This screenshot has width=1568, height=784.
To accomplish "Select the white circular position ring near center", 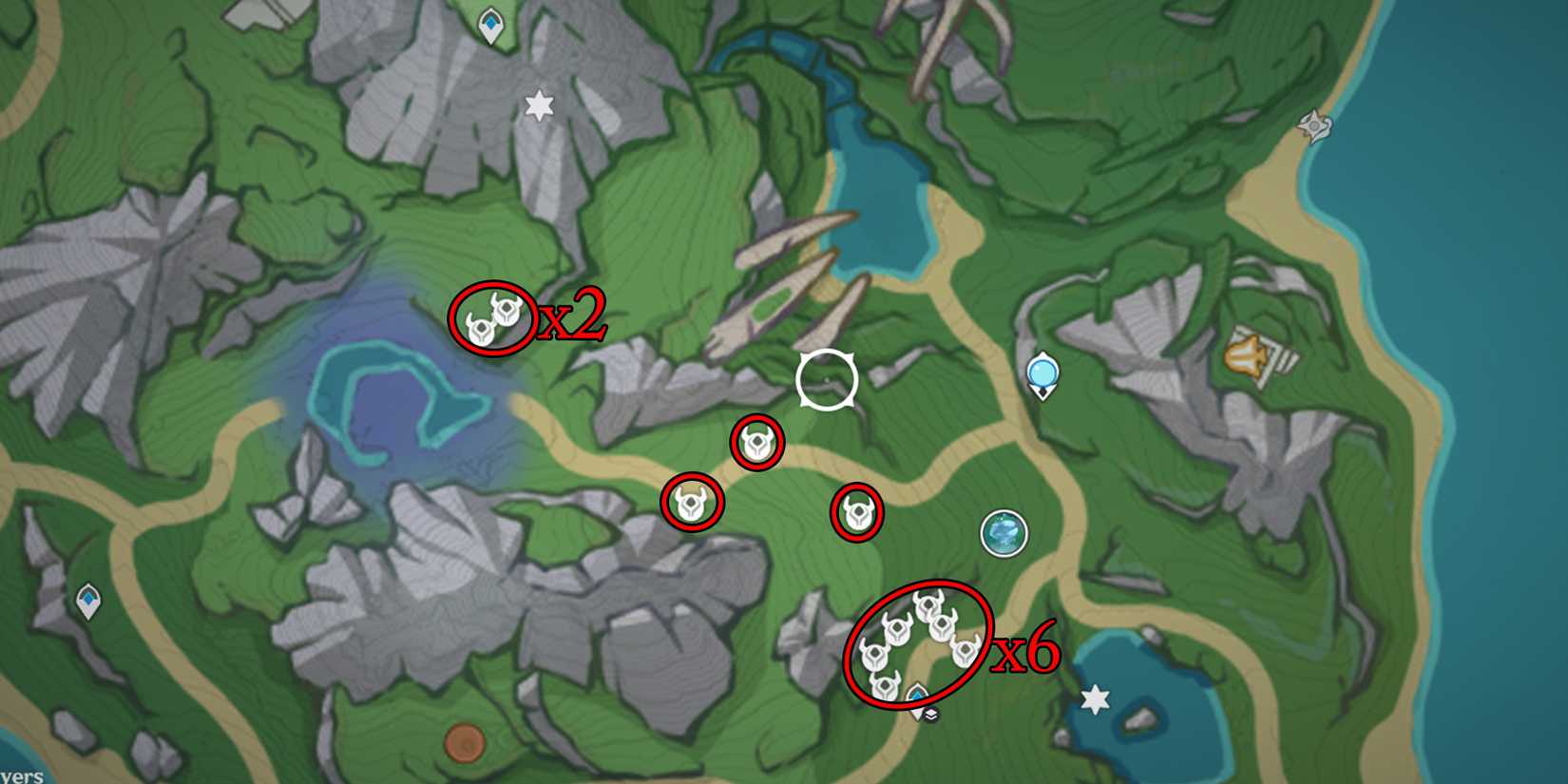I will point(825,379).
